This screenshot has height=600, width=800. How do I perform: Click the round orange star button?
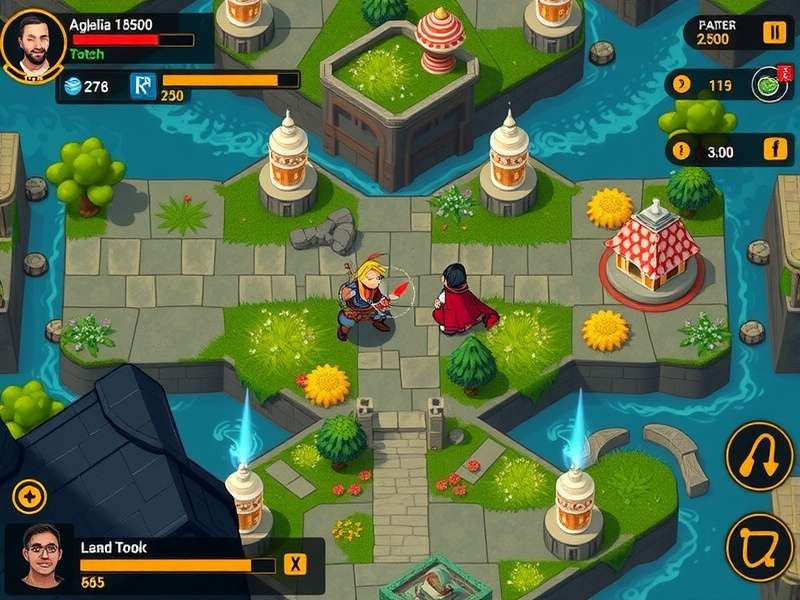click(29, 497)
